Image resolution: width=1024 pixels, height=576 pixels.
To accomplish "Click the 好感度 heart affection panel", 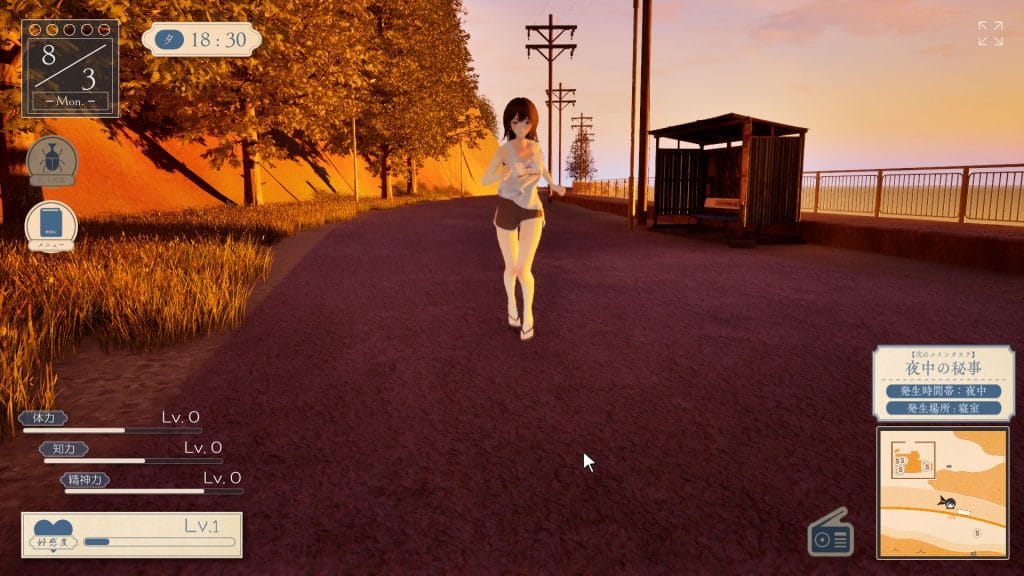I will pyautogui.click(x=132, y=534).
